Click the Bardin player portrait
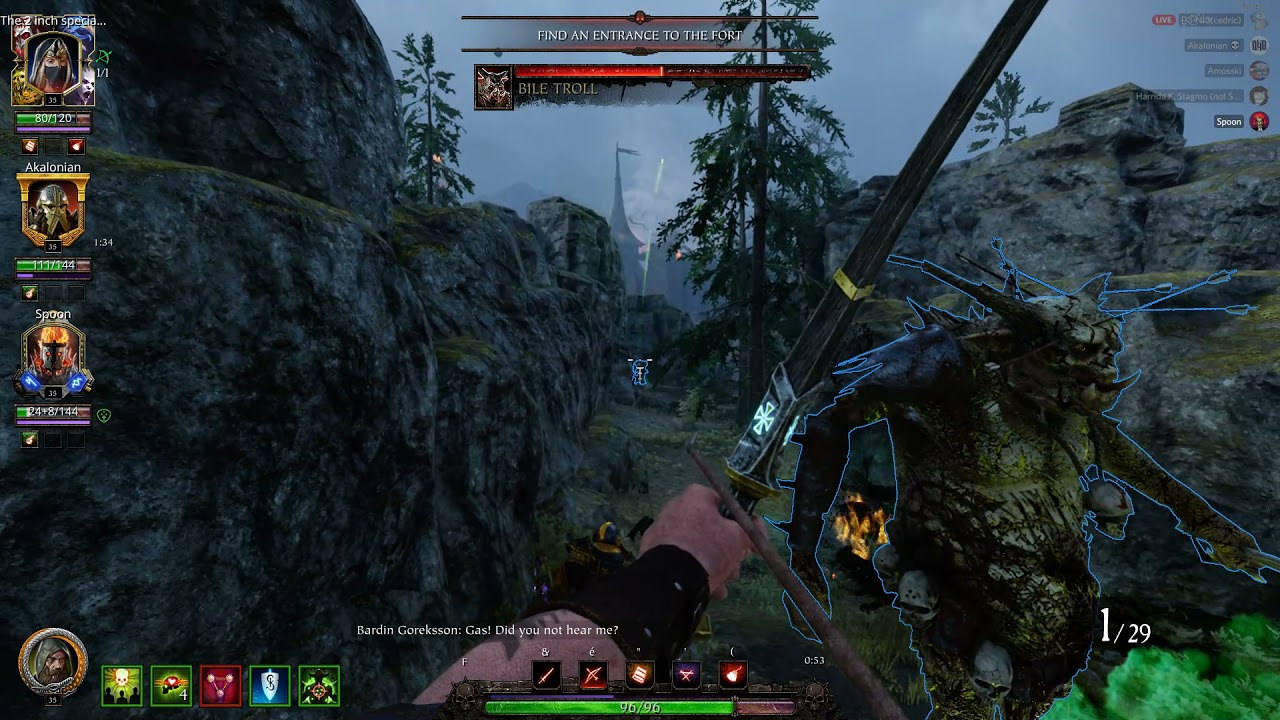Screen dimensions: 1280x720 click(52, 660)
